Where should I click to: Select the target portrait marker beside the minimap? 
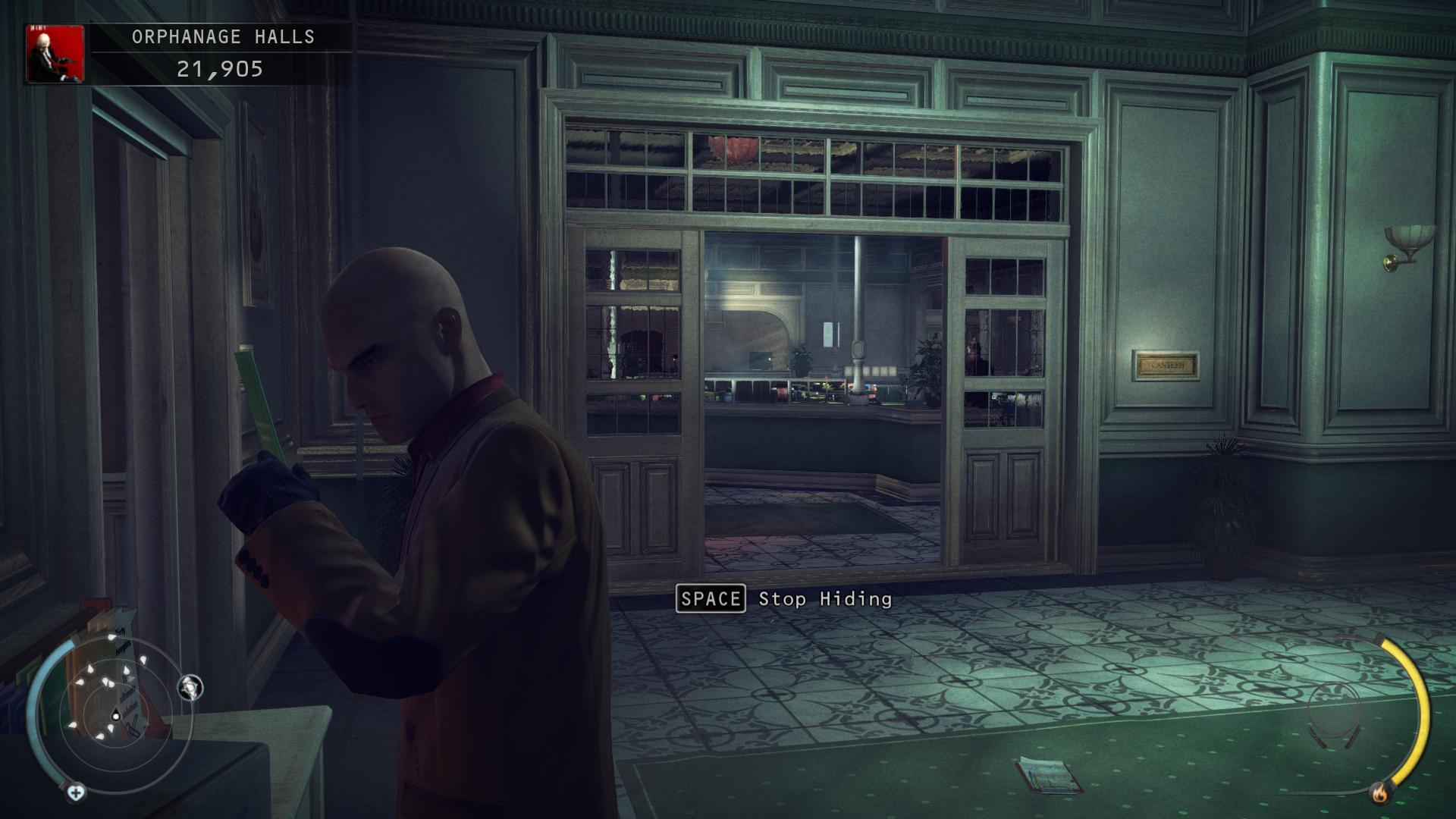tap(190, 687)
